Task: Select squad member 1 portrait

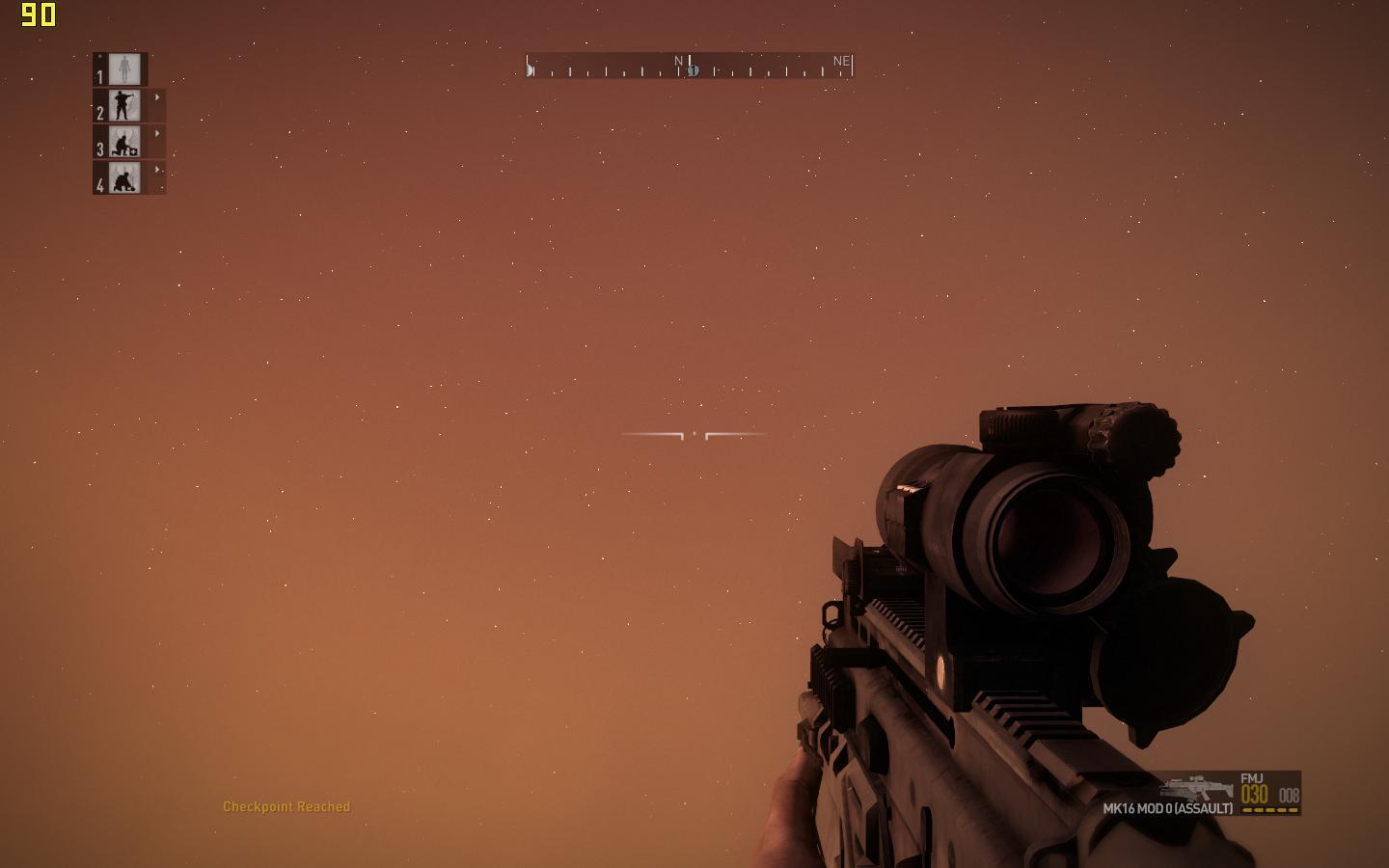Action: click(124, 68)
